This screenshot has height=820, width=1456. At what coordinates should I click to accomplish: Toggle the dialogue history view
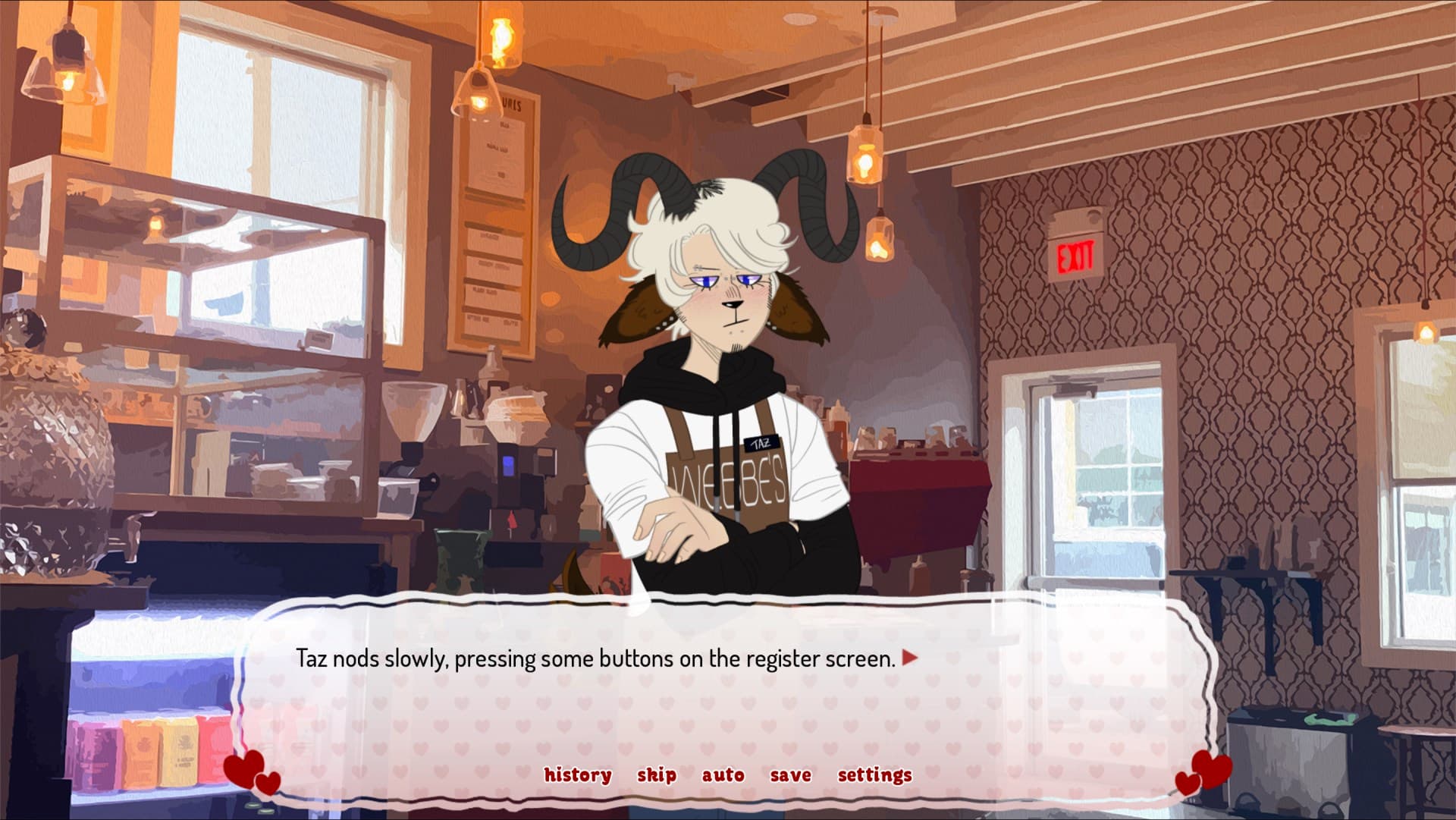tap(577, 775)
